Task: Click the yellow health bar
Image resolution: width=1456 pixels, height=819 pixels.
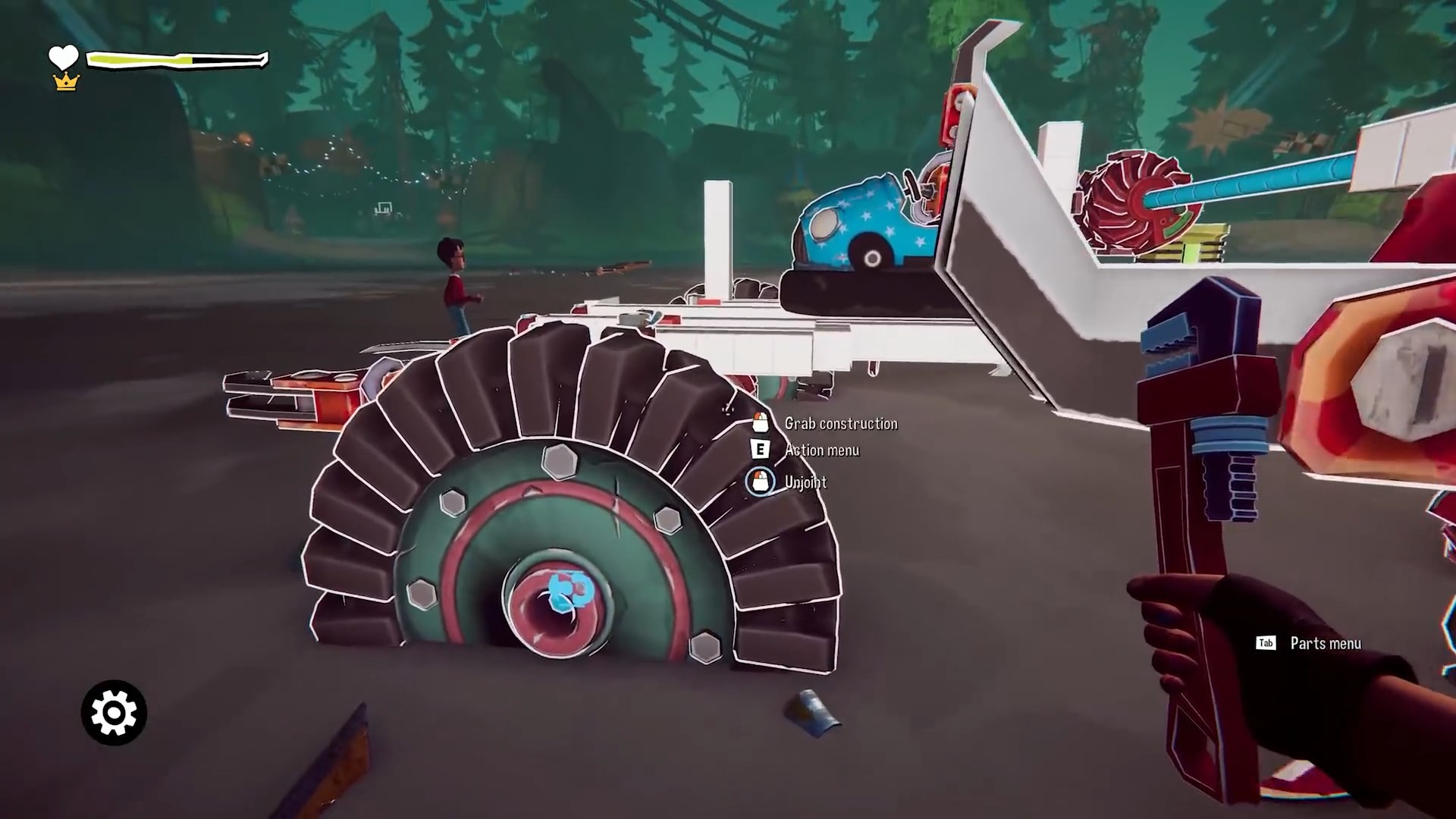Action: [140, 58]
